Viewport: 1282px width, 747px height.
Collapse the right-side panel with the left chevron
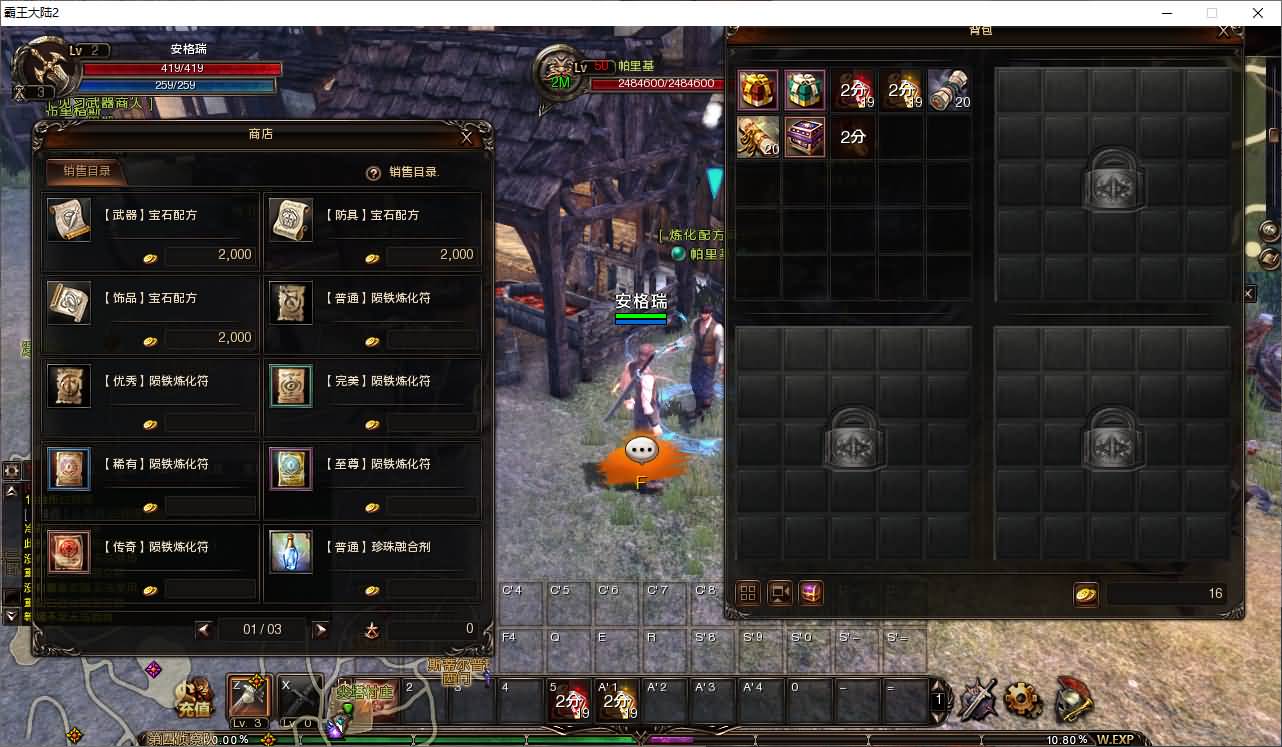[x=1250, y=293]
